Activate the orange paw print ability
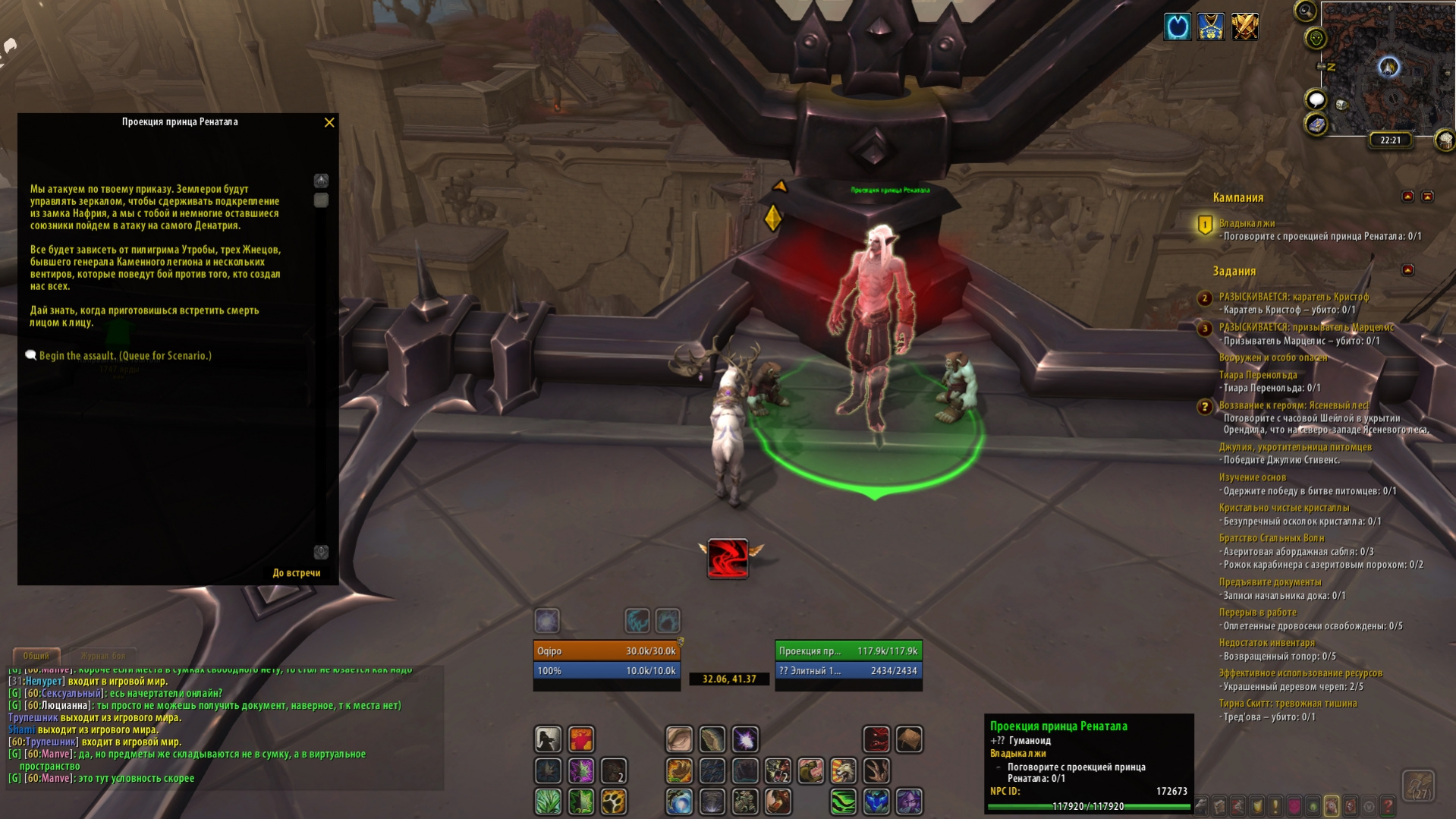 (614, 802)
